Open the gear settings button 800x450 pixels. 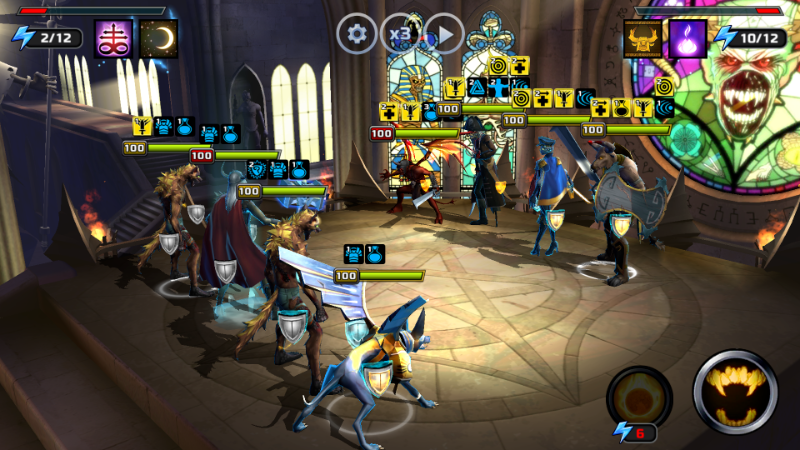tap(356, 35)
